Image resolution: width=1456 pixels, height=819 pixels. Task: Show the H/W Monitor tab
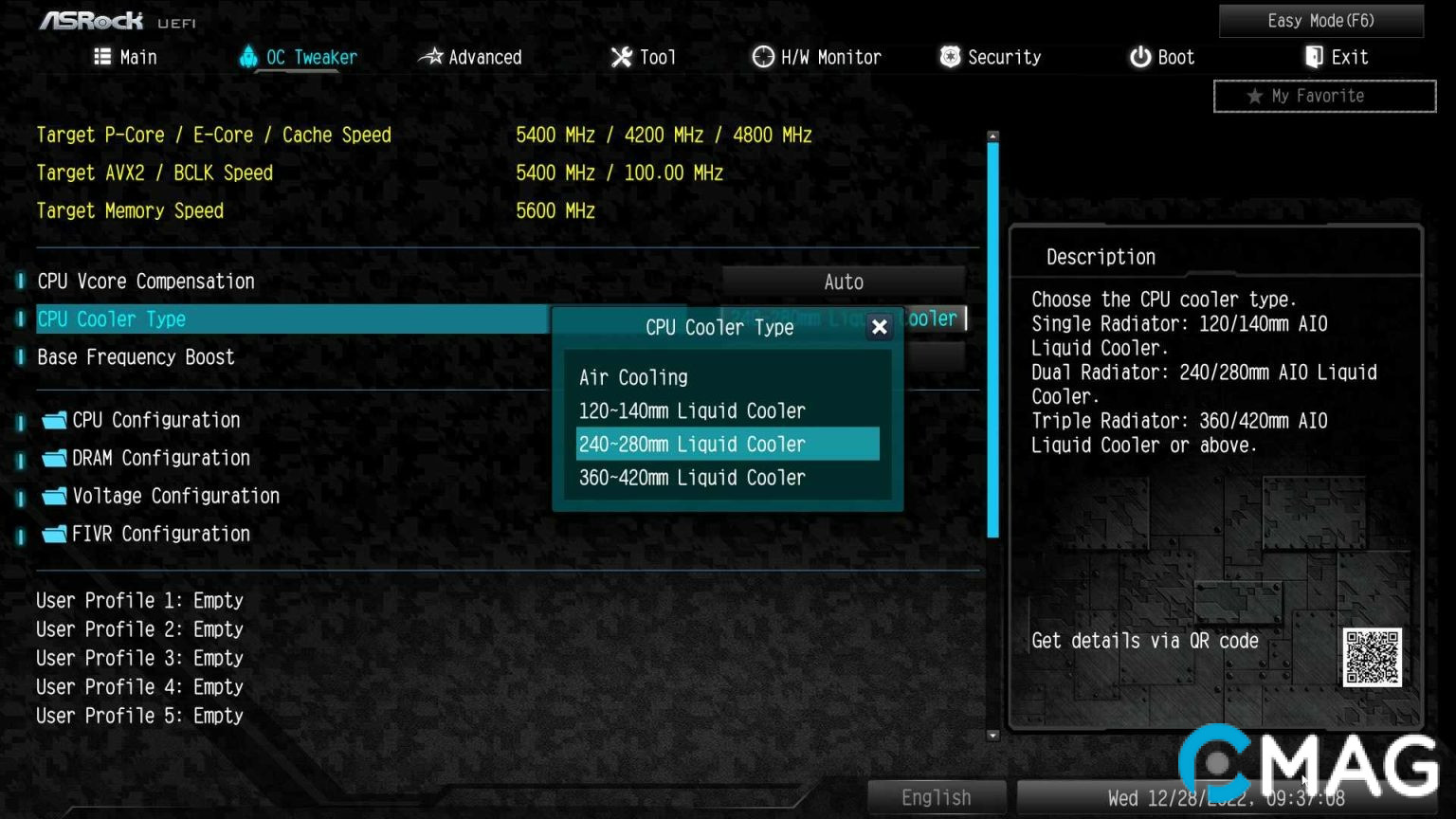point(817,58)
